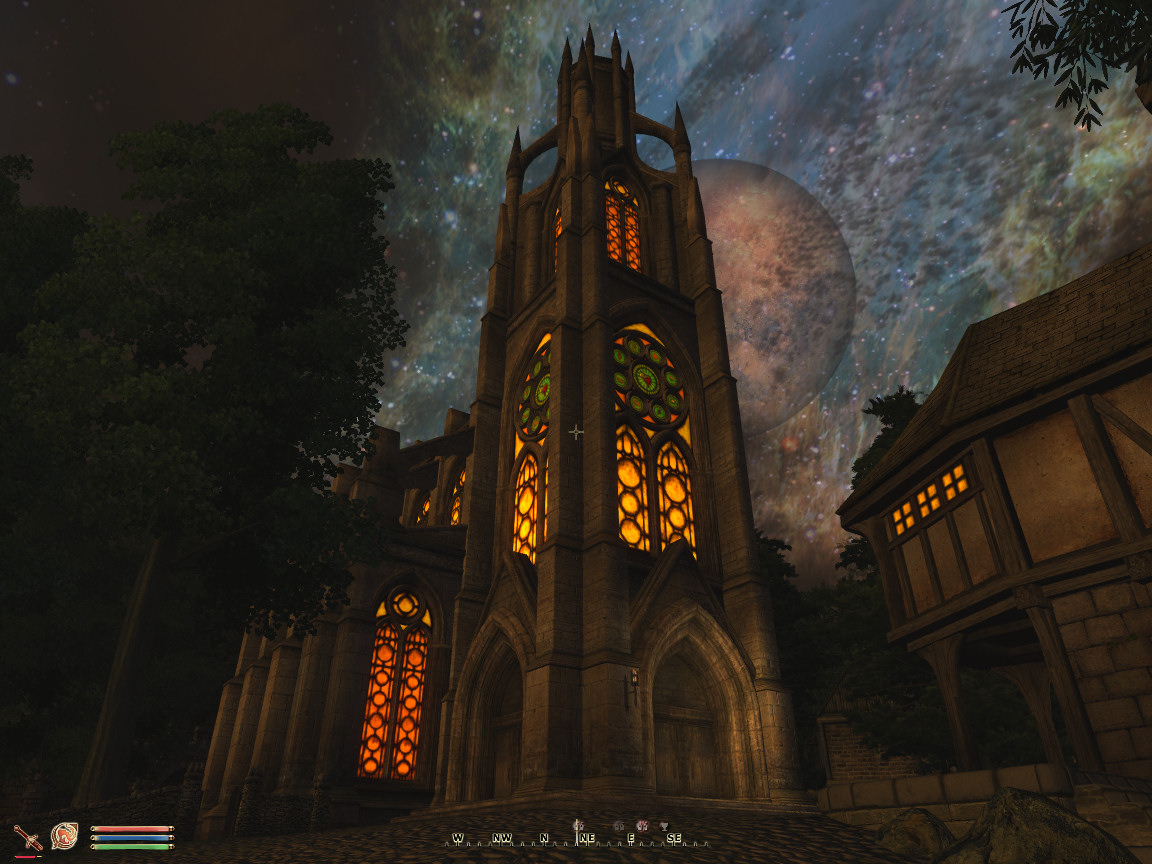
Task: Click the goblet marker on the compass
Action: click(x=663, y=826)
